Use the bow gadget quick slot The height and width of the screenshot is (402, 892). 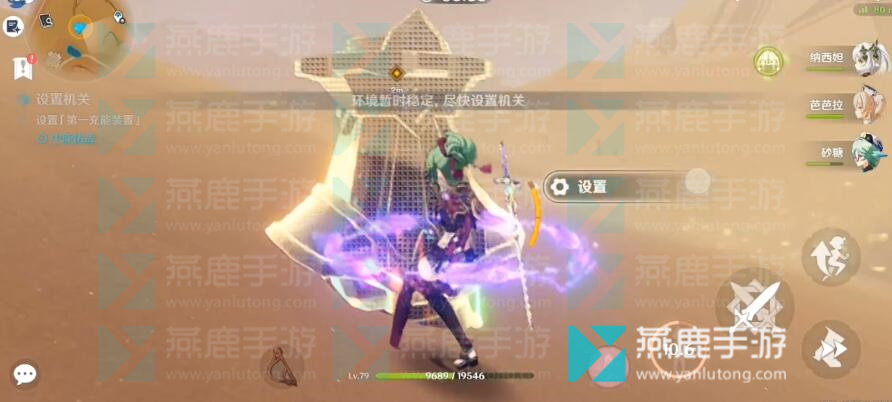pos(279,366)
